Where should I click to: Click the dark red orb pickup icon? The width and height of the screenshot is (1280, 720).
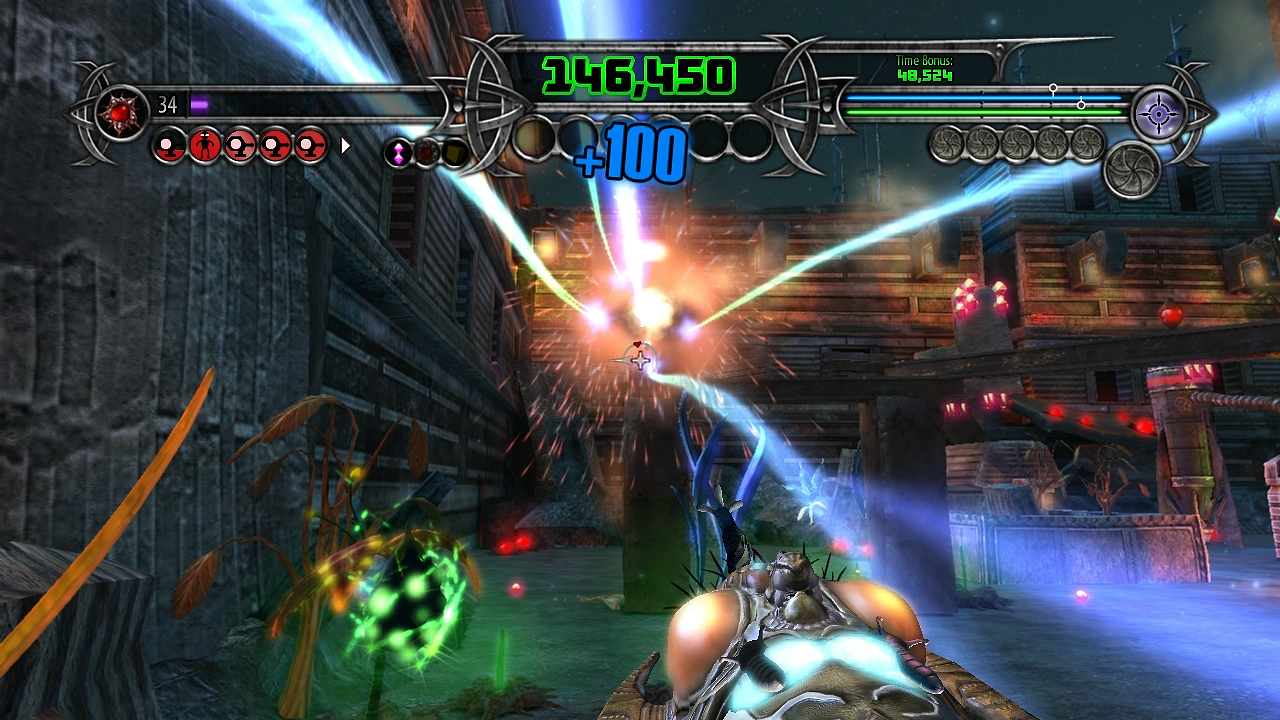click(424, 150)
